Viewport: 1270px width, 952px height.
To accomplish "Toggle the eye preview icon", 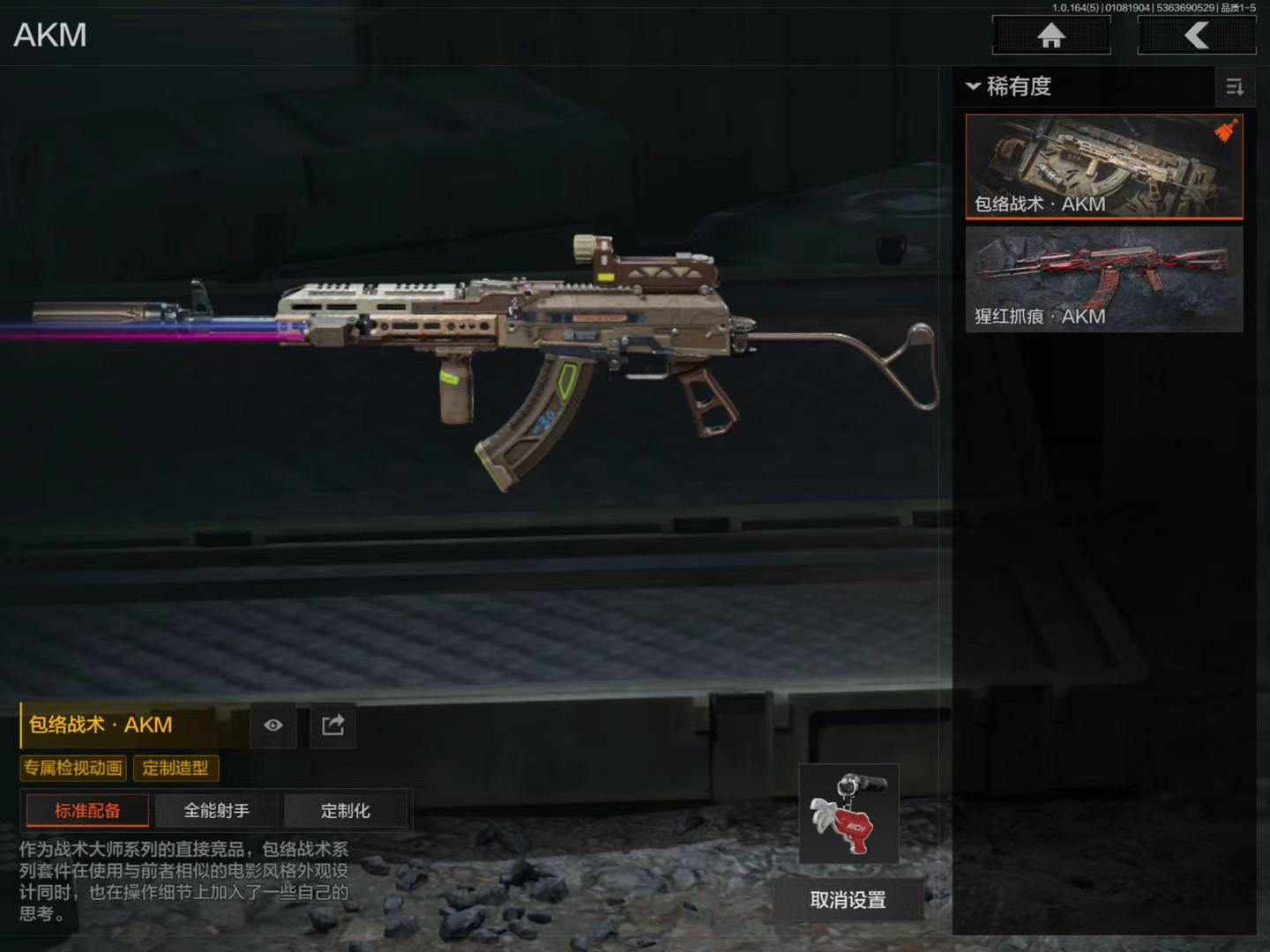I will (x=273, y=725).
